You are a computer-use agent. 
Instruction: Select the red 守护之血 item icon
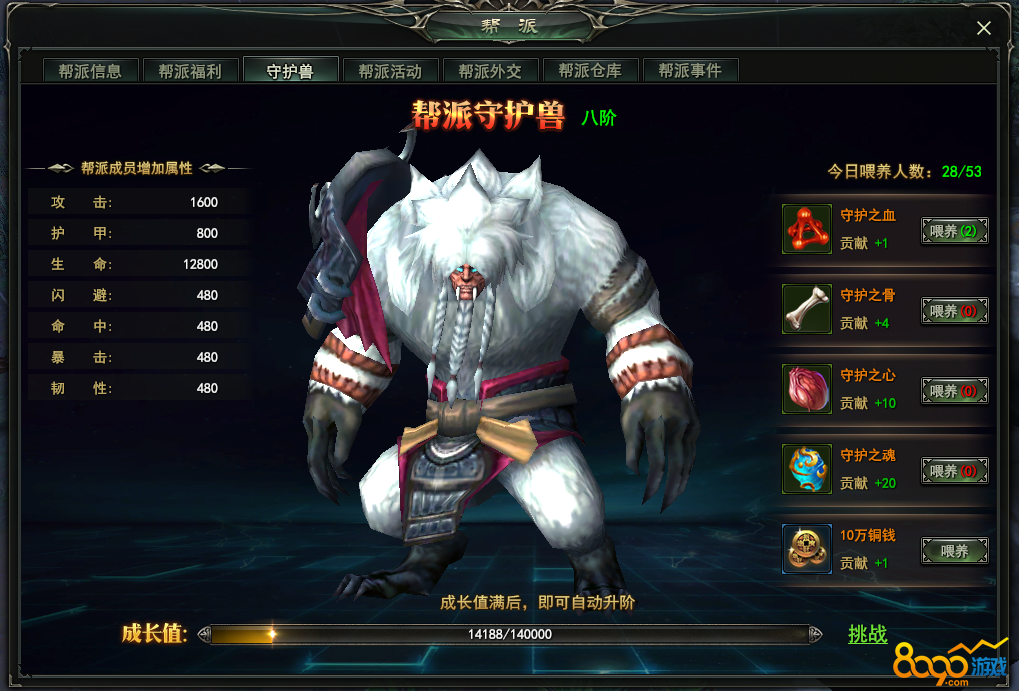806,229
